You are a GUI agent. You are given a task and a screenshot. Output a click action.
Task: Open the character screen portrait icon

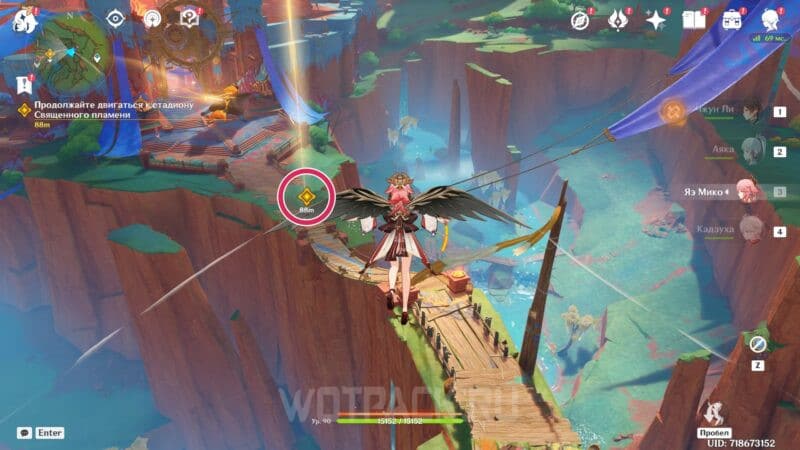point(771,20)
